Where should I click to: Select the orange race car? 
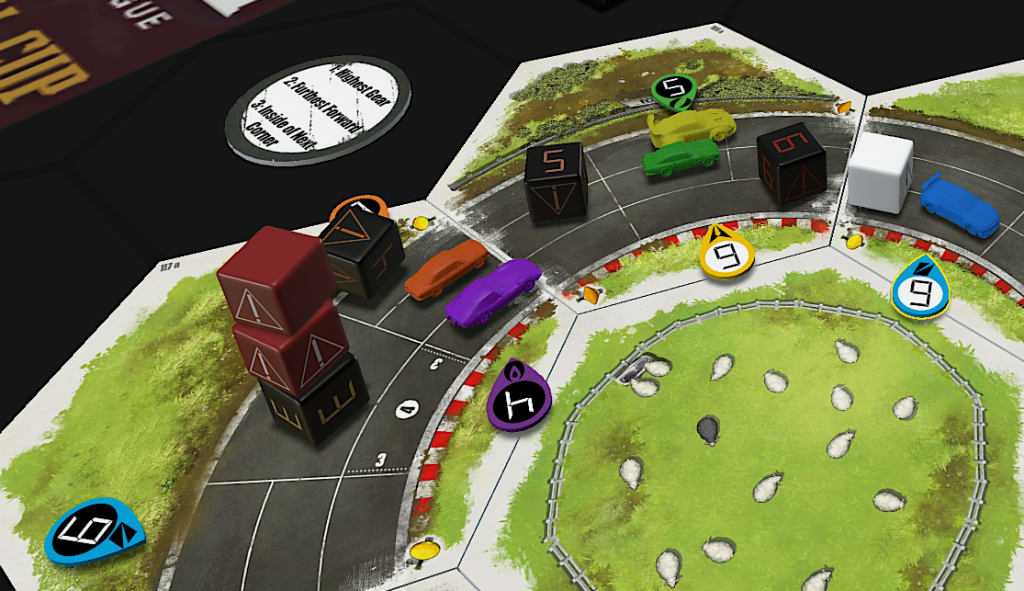tap(446, 268)
